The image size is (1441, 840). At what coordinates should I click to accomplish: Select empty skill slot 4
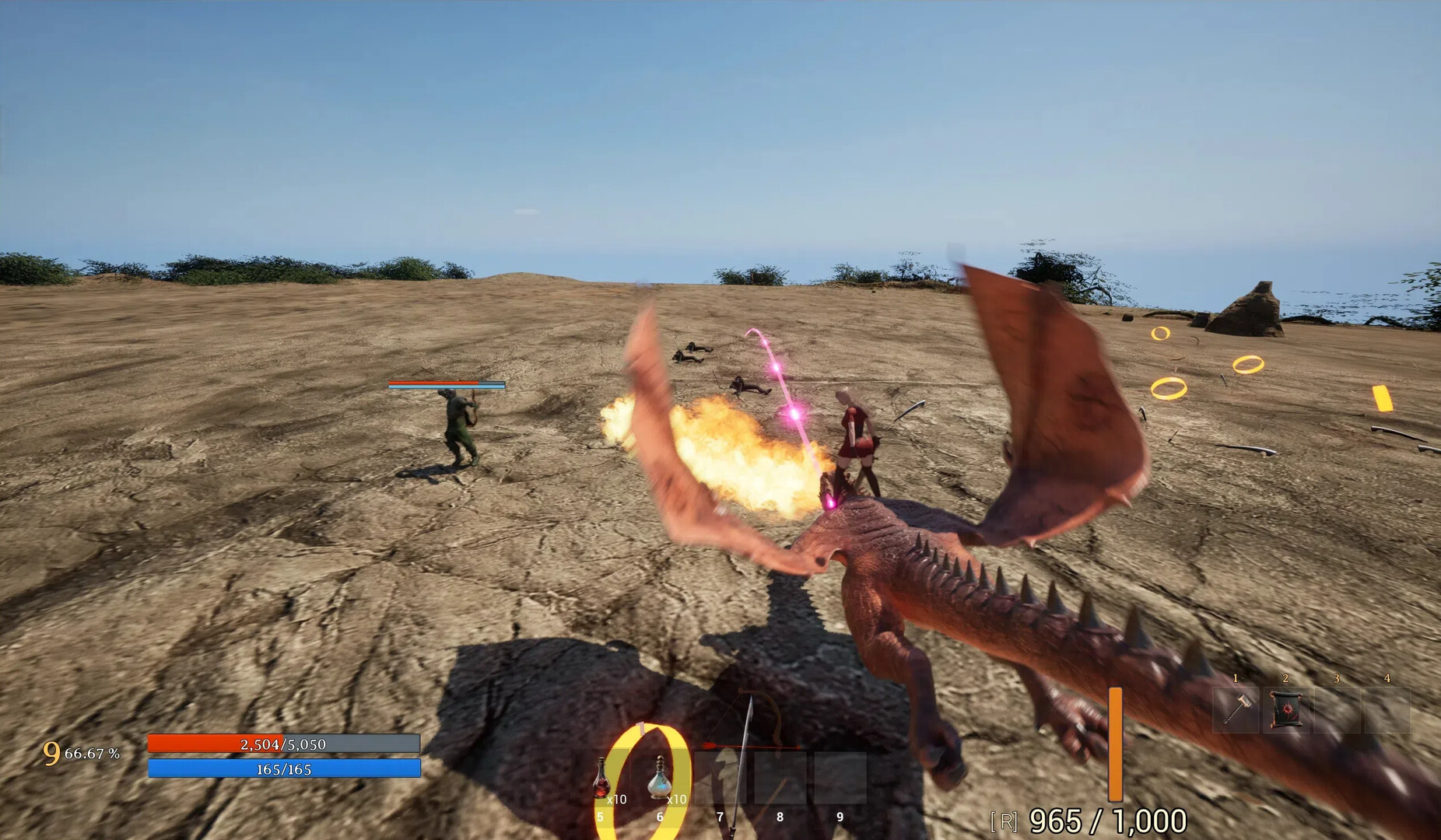1388,709
